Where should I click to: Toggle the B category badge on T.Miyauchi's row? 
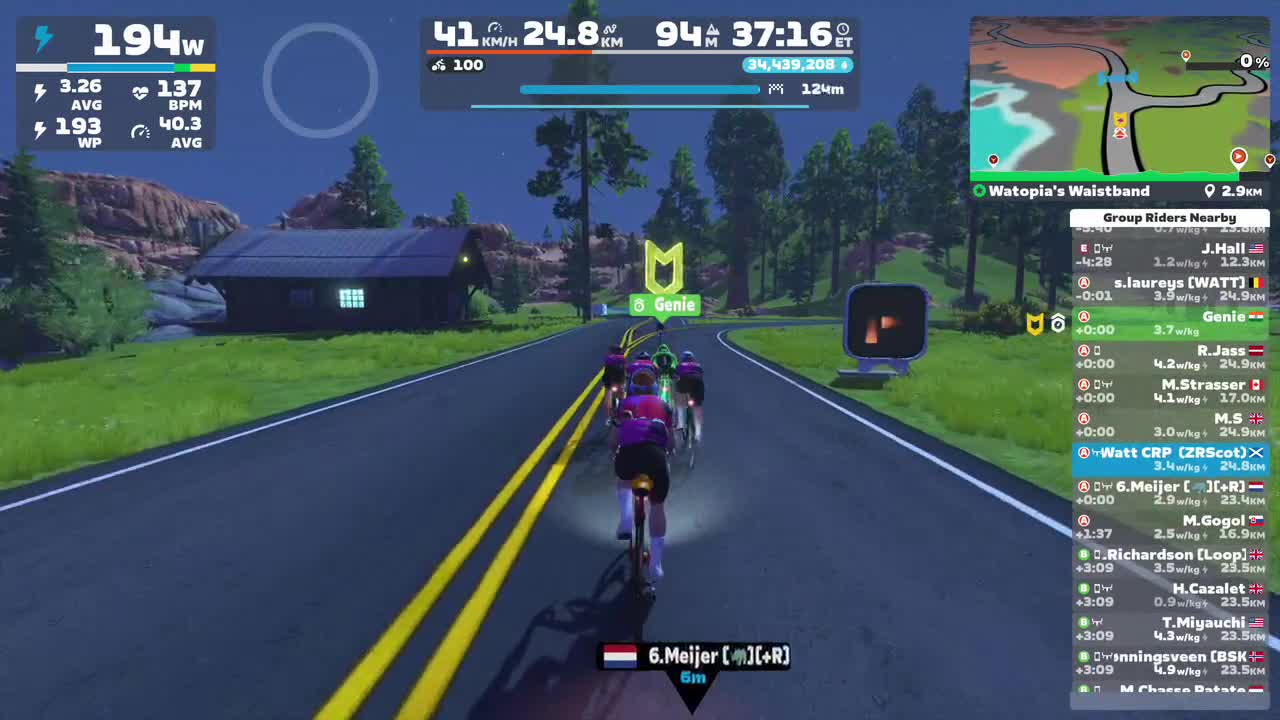(x=1084, y=622)
